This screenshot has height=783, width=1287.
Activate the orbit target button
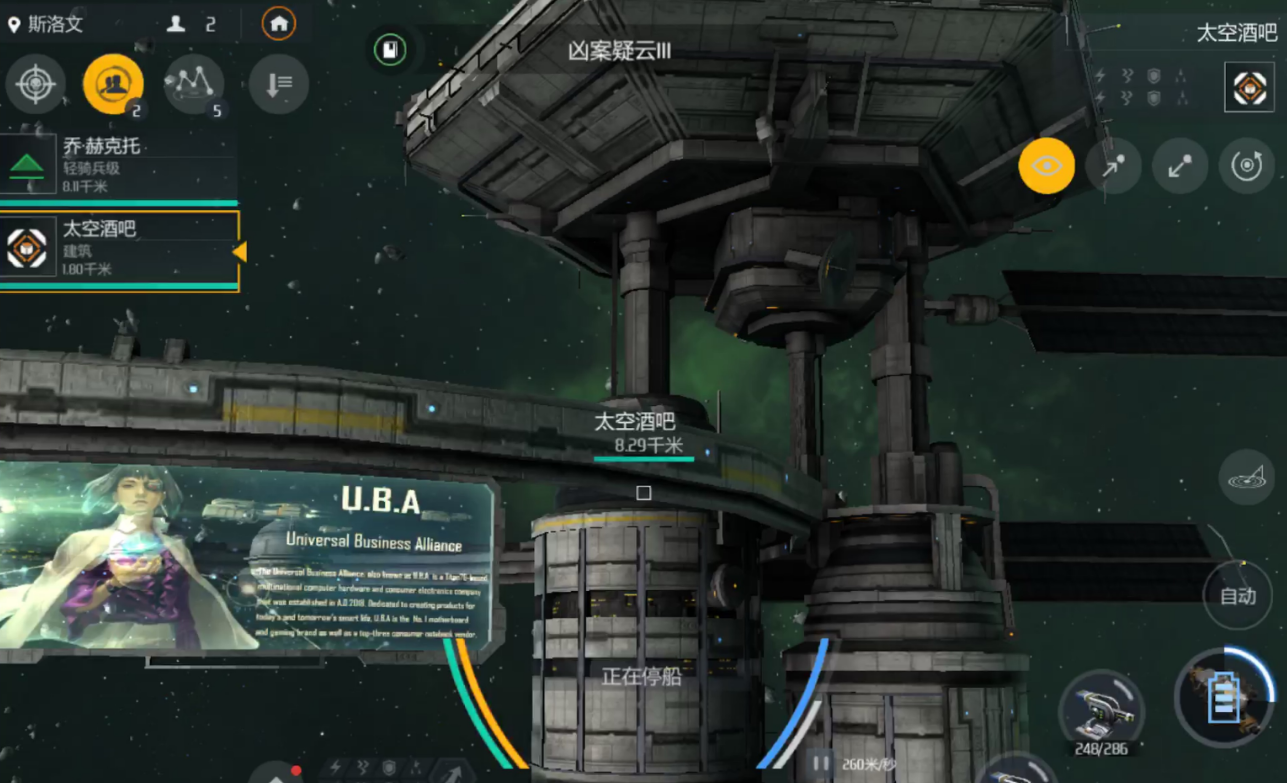pyautogui.click(x=1246, y=166)
